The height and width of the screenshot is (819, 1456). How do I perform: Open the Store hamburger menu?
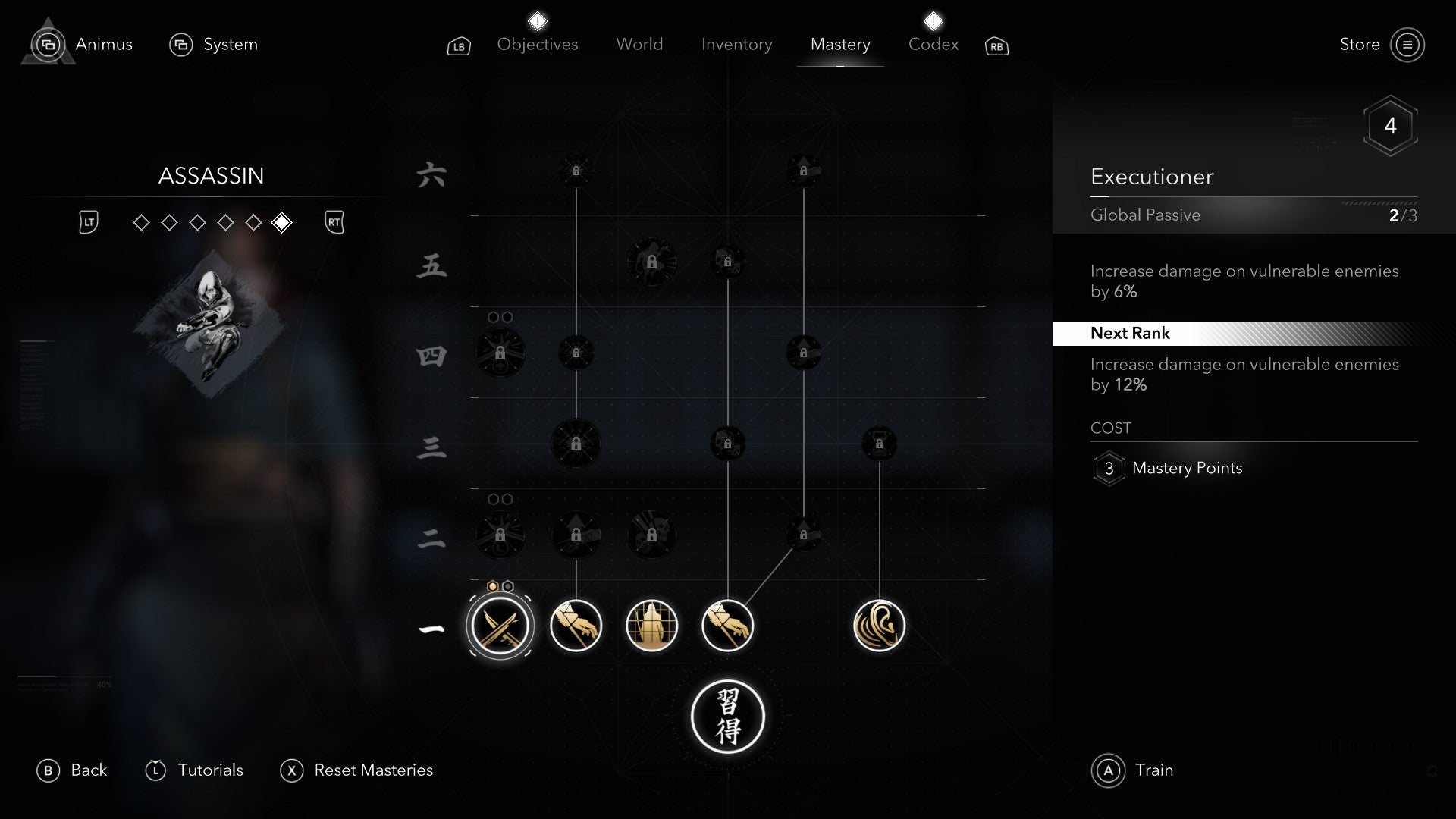(x=1408, y=44)
